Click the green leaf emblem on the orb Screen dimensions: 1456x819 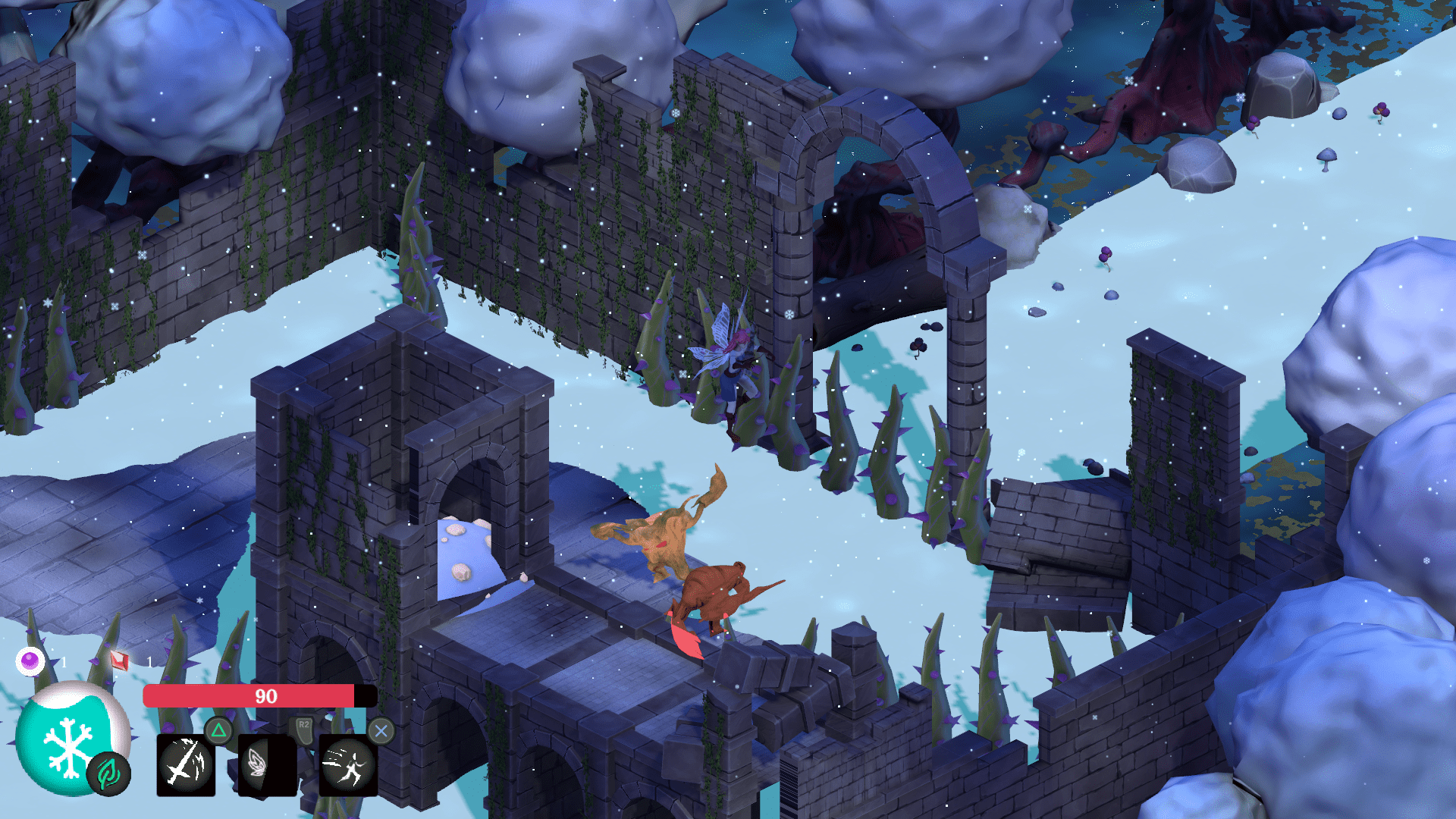tap(108, 773)
